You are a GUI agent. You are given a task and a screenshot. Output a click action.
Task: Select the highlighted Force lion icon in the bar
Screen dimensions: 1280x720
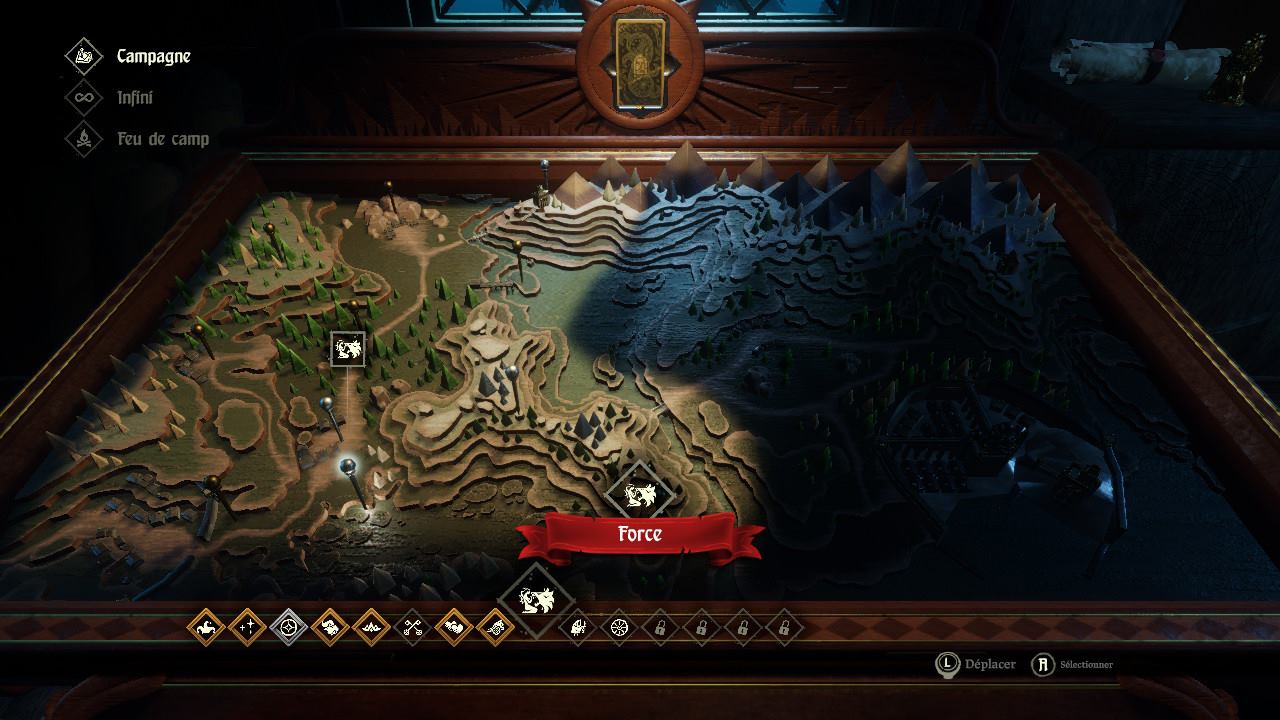point(536,601)
